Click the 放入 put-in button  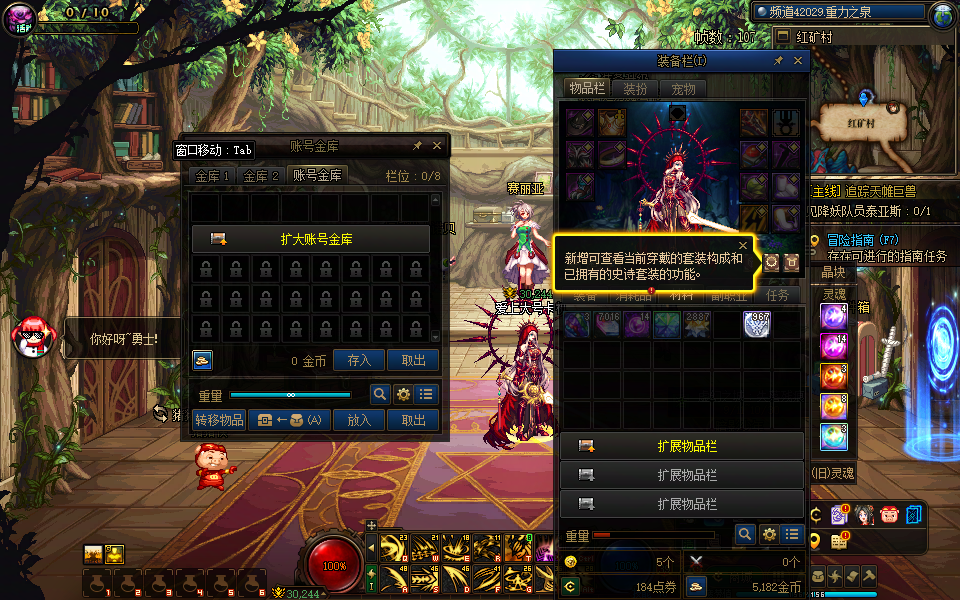tap(358, 421)
